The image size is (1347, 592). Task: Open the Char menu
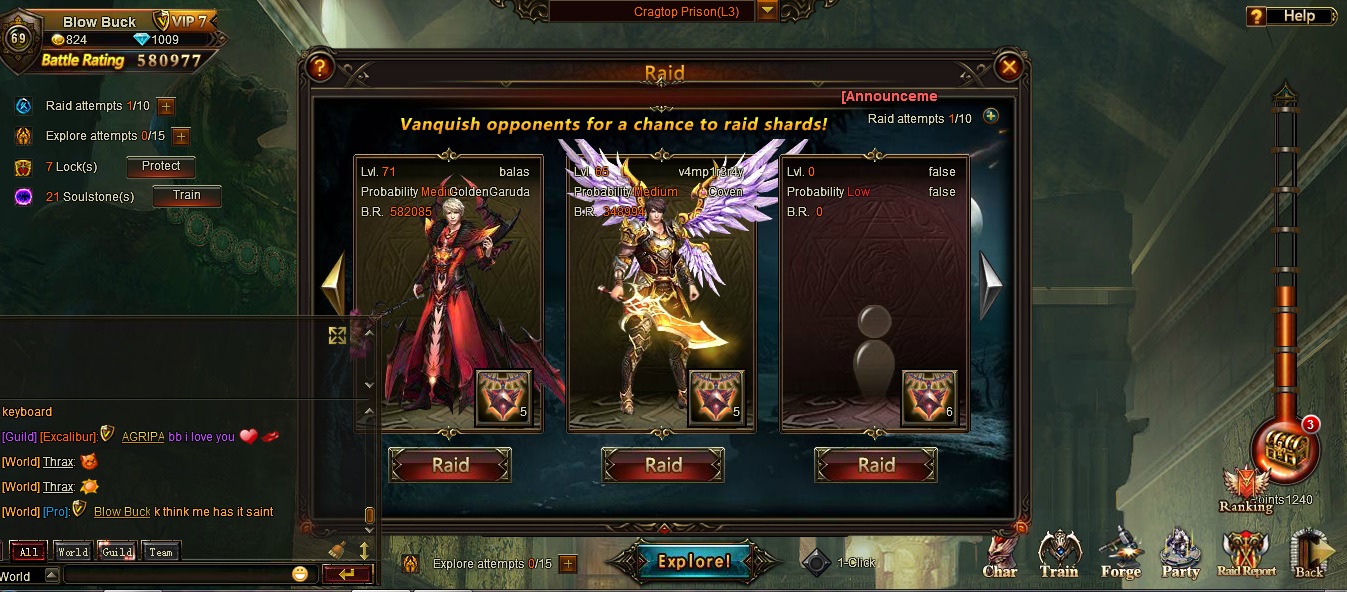click(x=1000, y=555)
